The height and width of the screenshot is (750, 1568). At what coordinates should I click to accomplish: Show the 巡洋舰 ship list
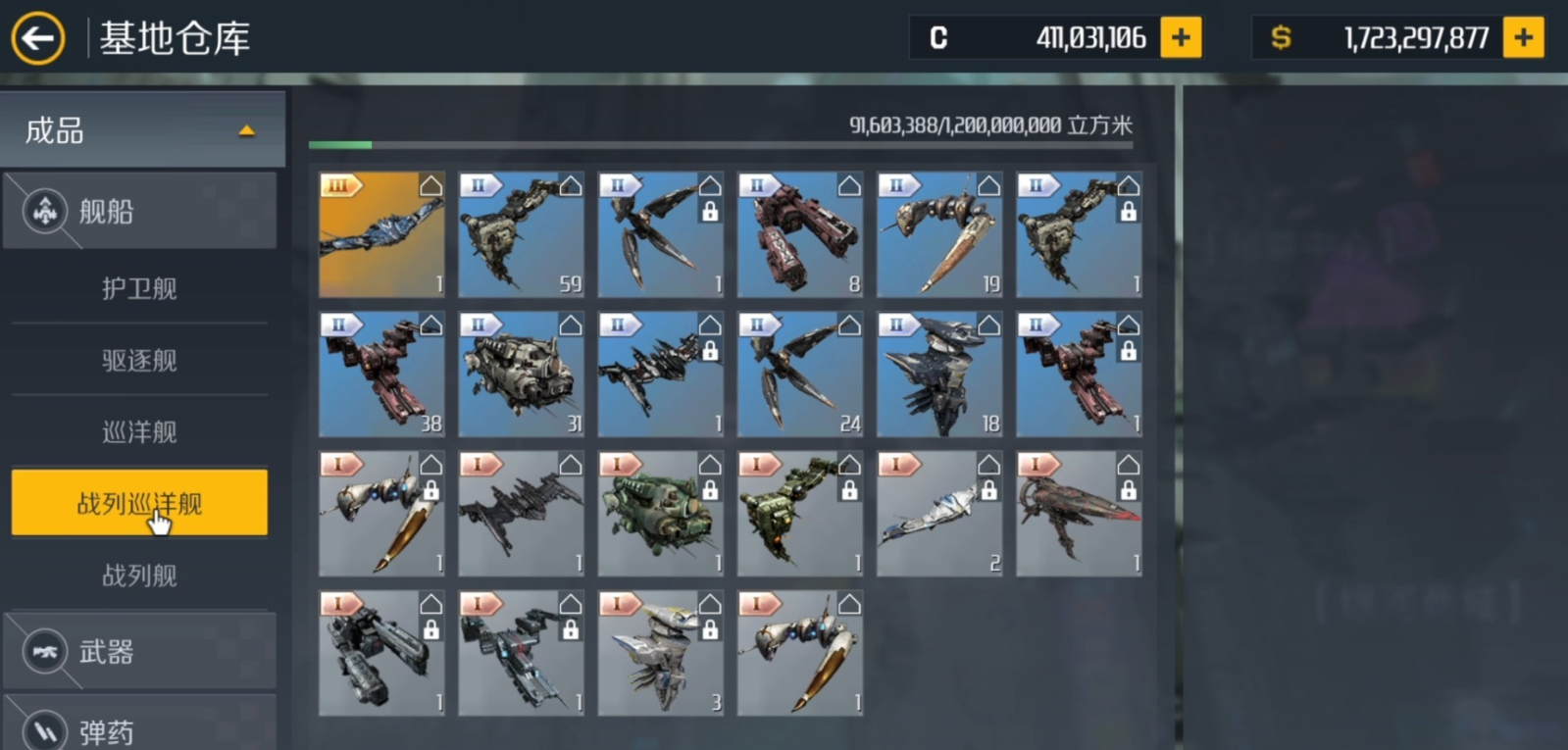[139, 431]
